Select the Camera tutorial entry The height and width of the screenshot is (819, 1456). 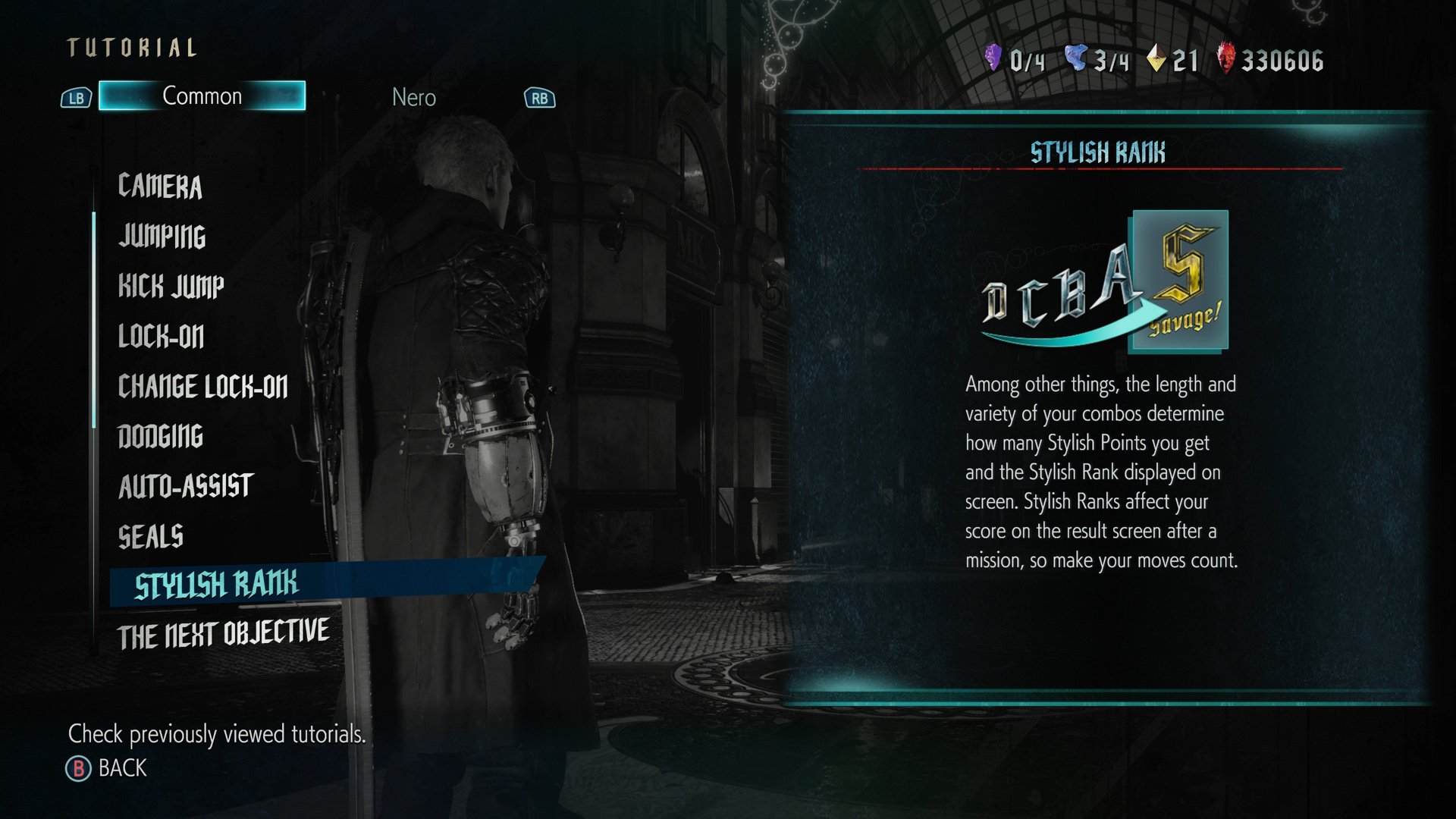pos(160,187)
